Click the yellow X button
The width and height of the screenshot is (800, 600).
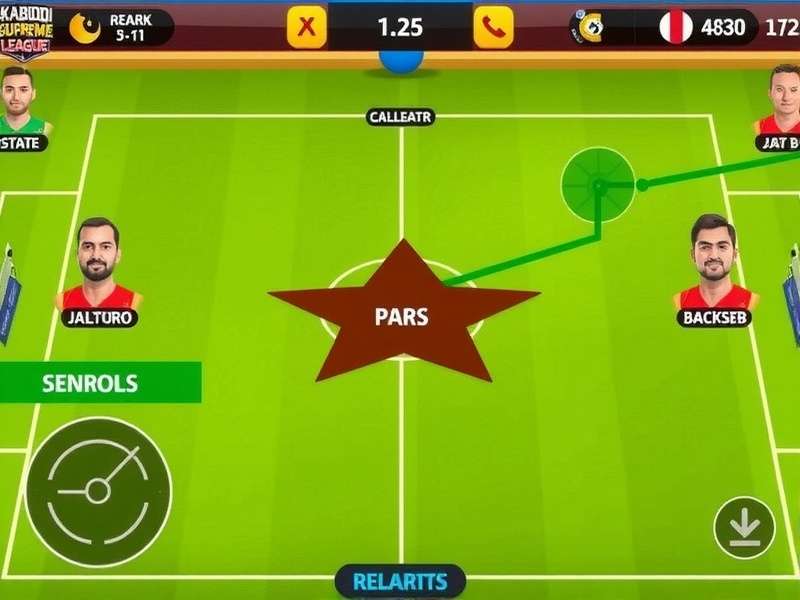coord(307,27)
